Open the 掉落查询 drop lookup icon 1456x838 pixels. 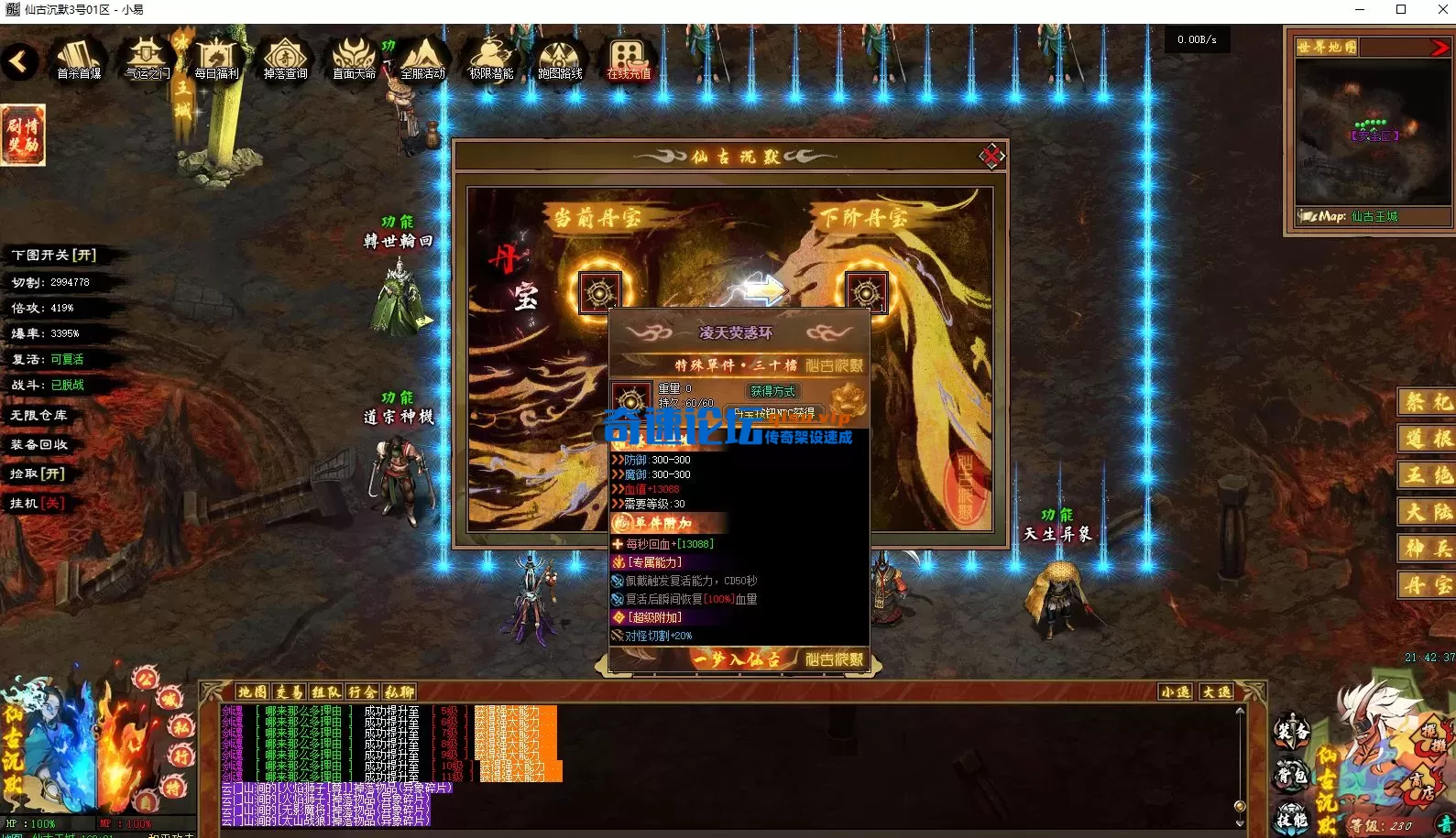(285, 58)
